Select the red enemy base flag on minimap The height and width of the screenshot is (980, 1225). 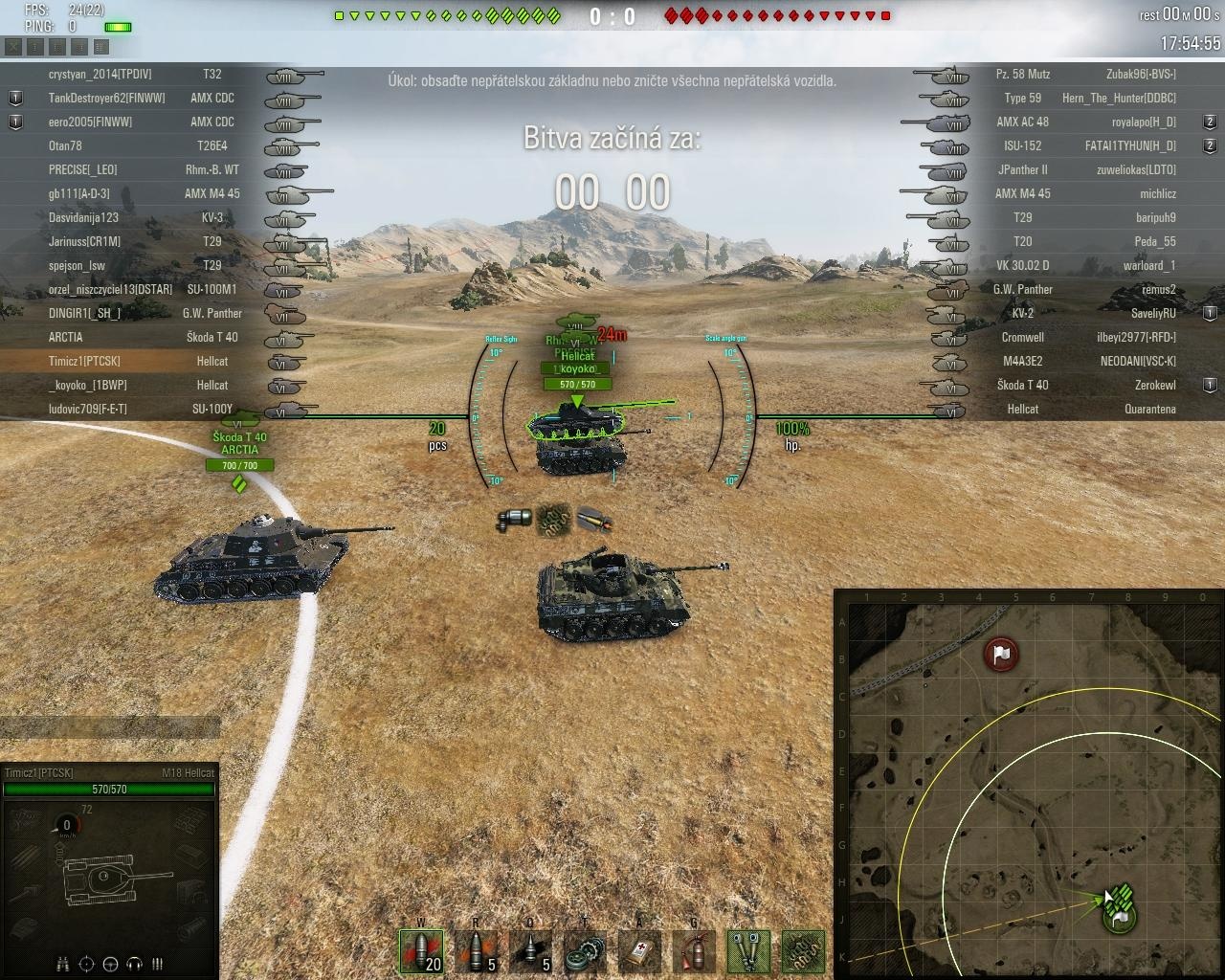(1001, 655)
